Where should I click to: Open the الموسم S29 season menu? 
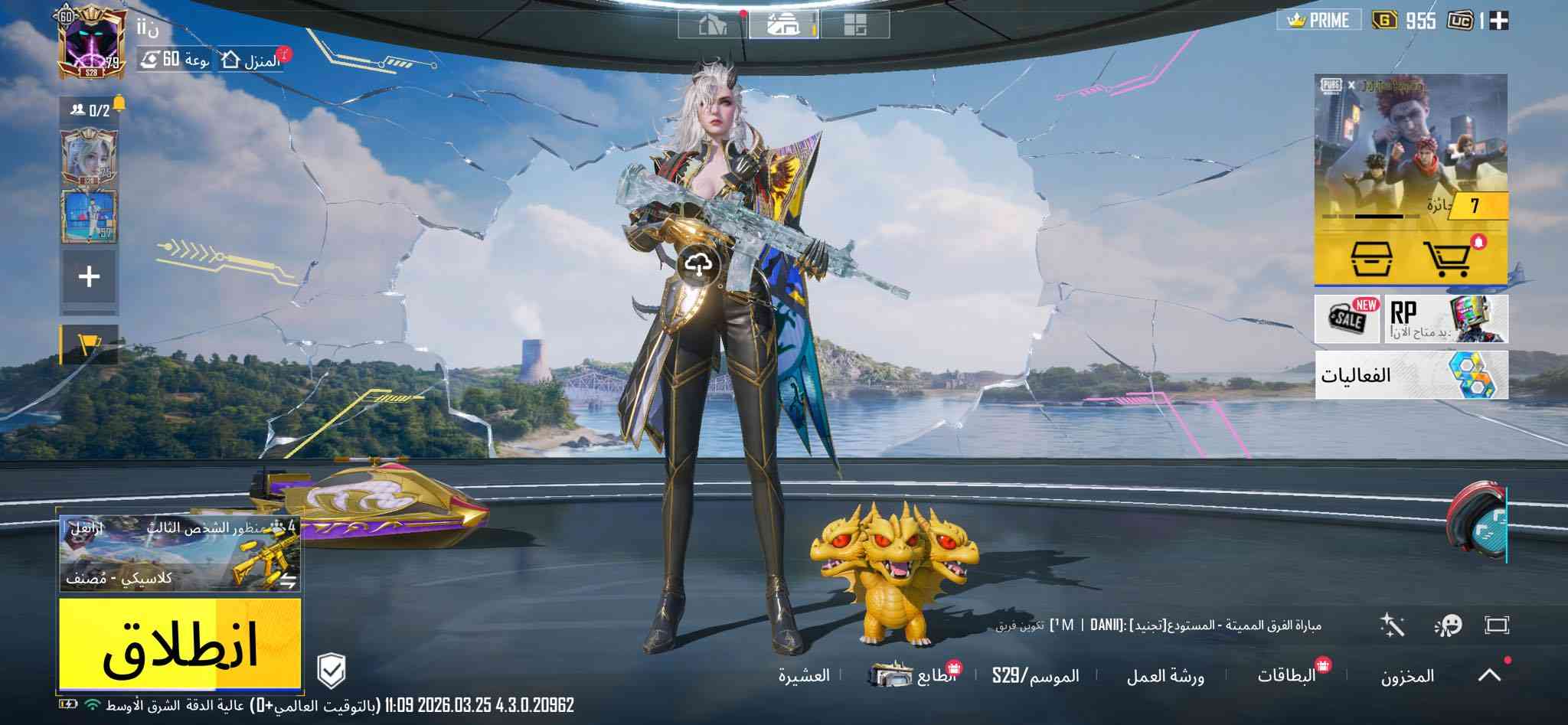[x=1035, y=676]
